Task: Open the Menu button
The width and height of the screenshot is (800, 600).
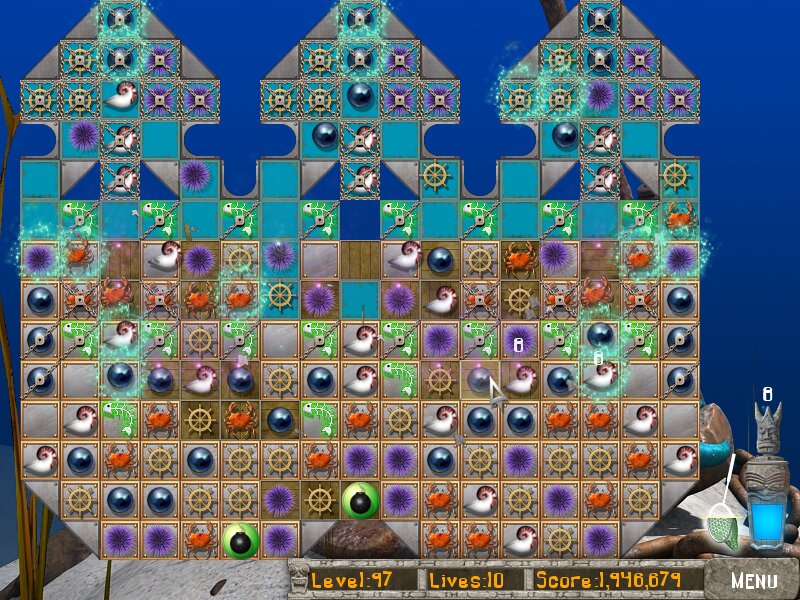Action: pyautogui.click(x=753, y=580)
